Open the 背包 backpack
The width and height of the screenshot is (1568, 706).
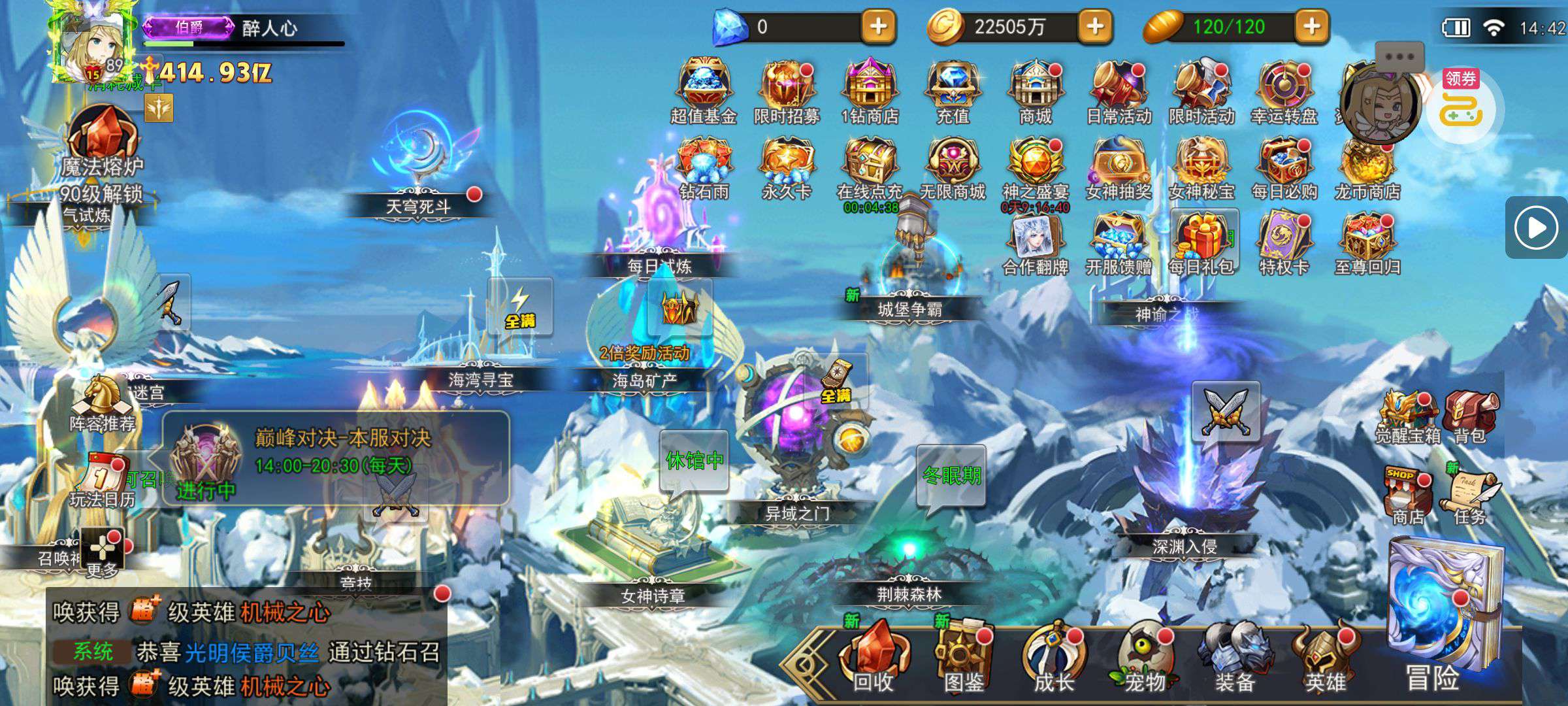(x=1470, y=416)
